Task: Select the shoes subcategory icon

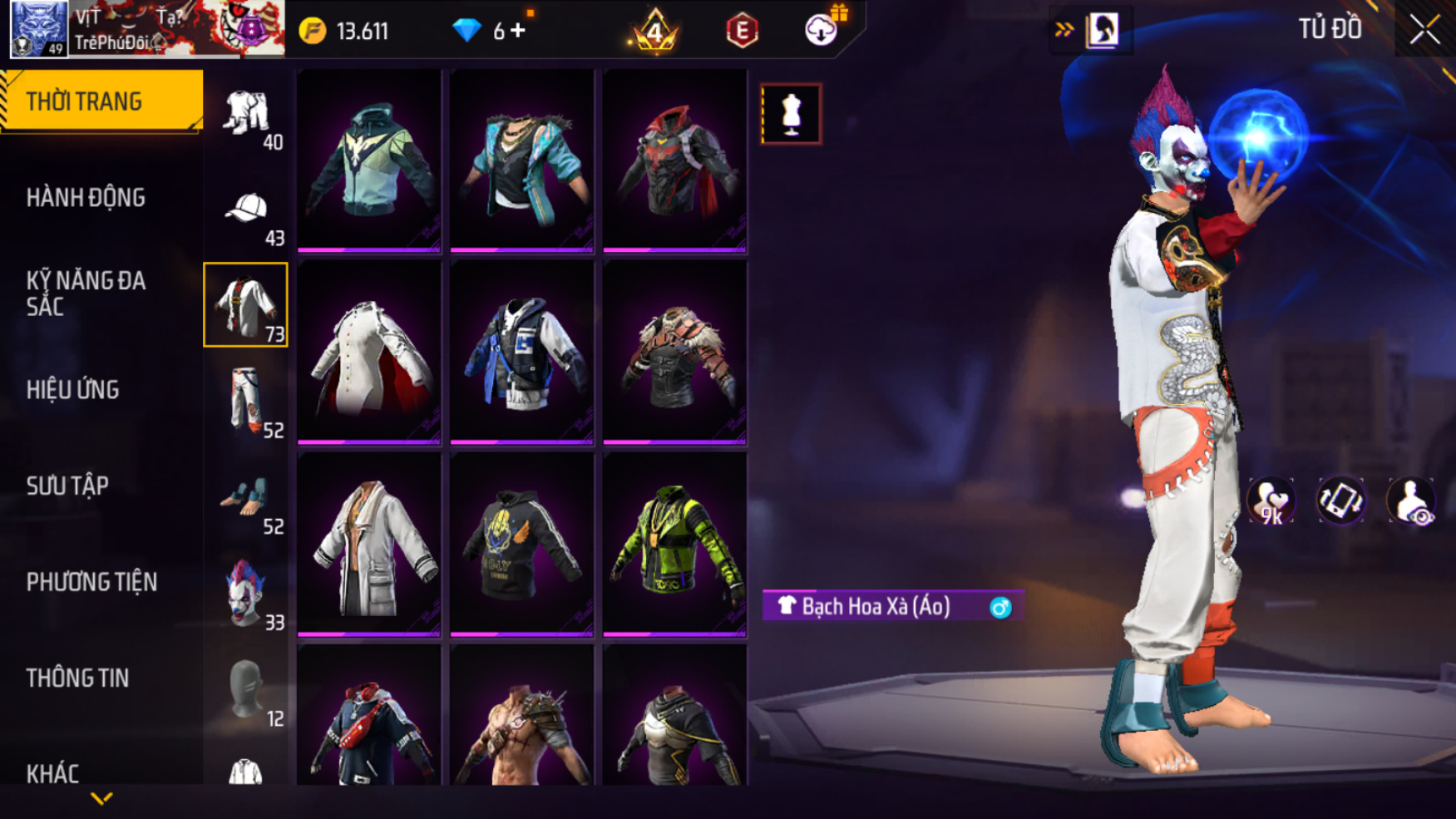Action: click(x=246, y=498)
